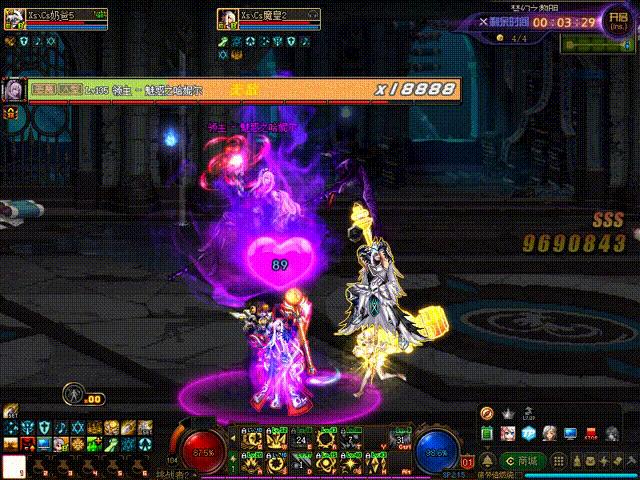Toggle the round 开启 button
Viewport: 640px width, 480px height.
618,21
